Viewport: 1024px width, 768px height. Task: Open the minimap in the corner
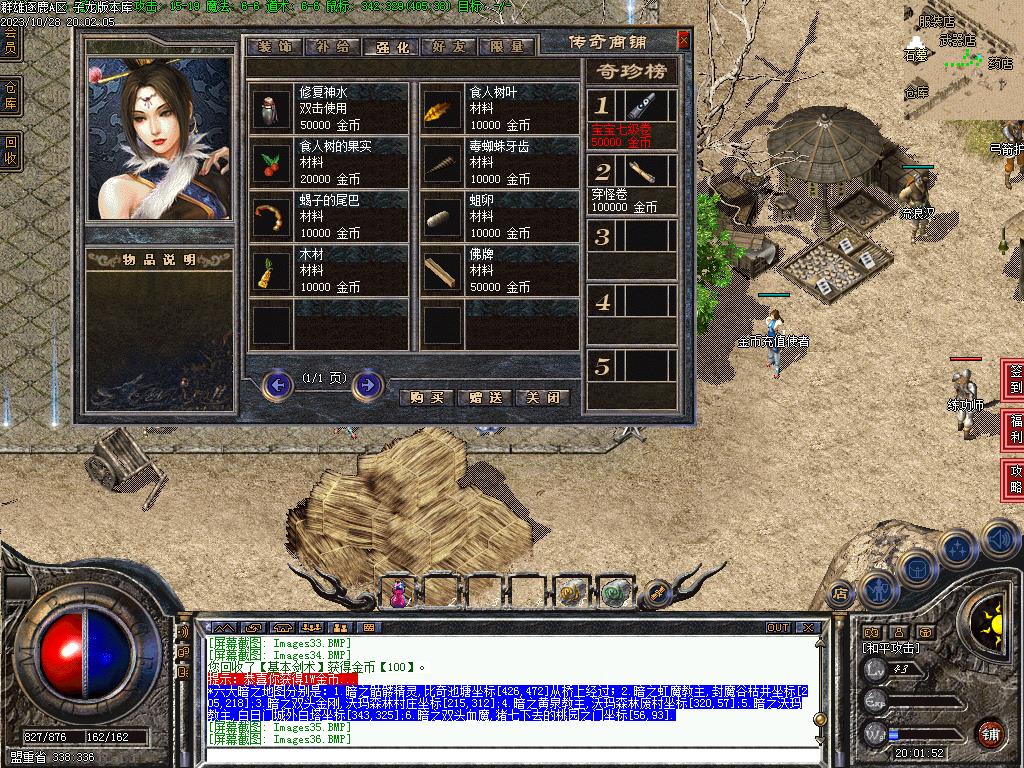pos(962,60)
